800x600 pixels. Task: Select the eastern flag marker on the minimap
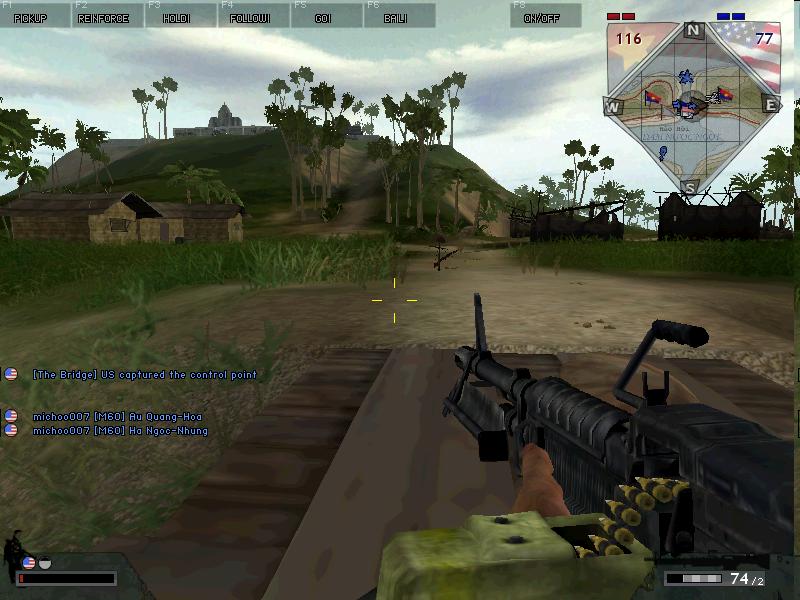[726, 95]
